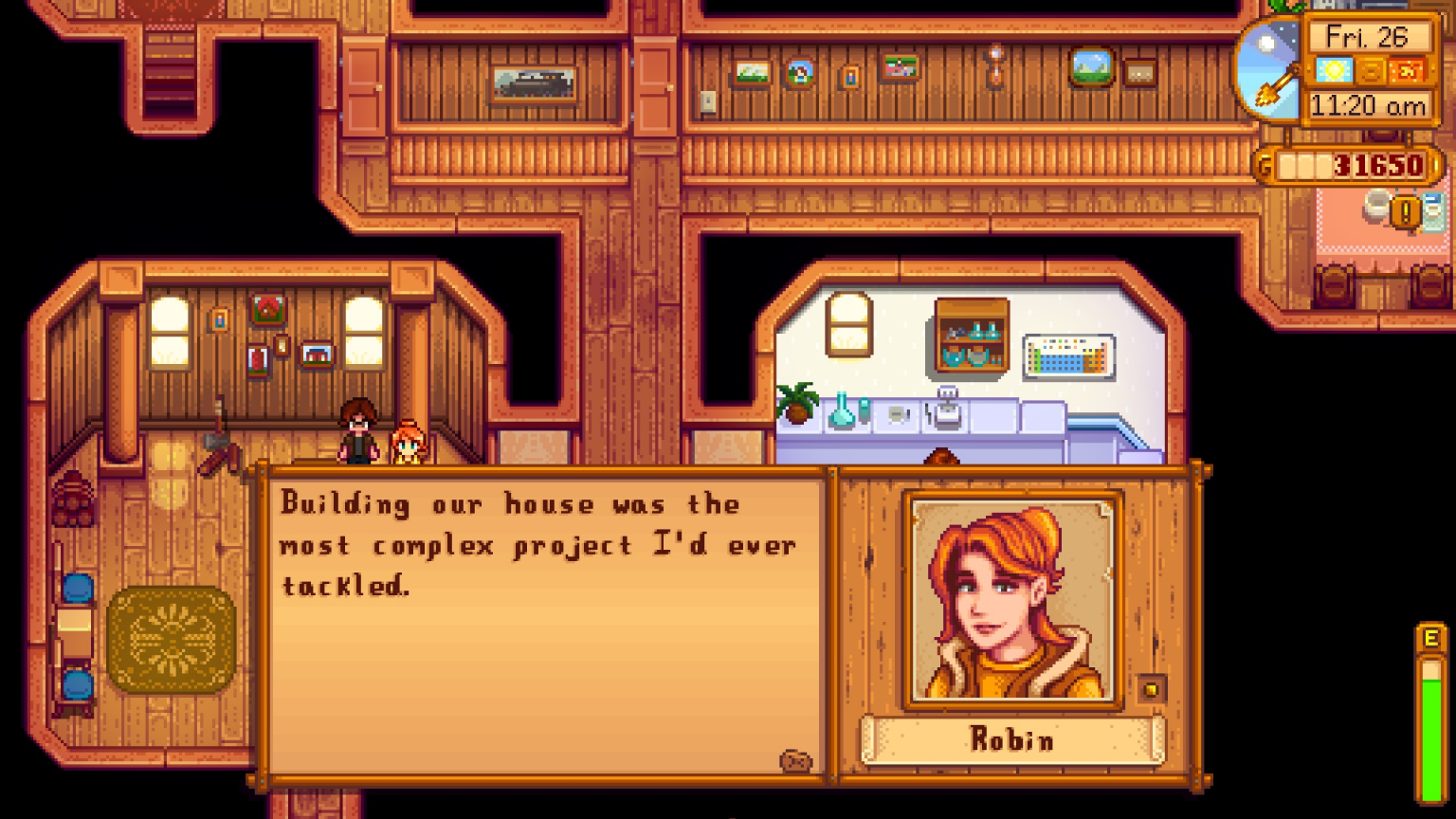Click the E icon above the energy bar
The width and height of the screenshot is (1456, 819).
(x=1430, y=639)
